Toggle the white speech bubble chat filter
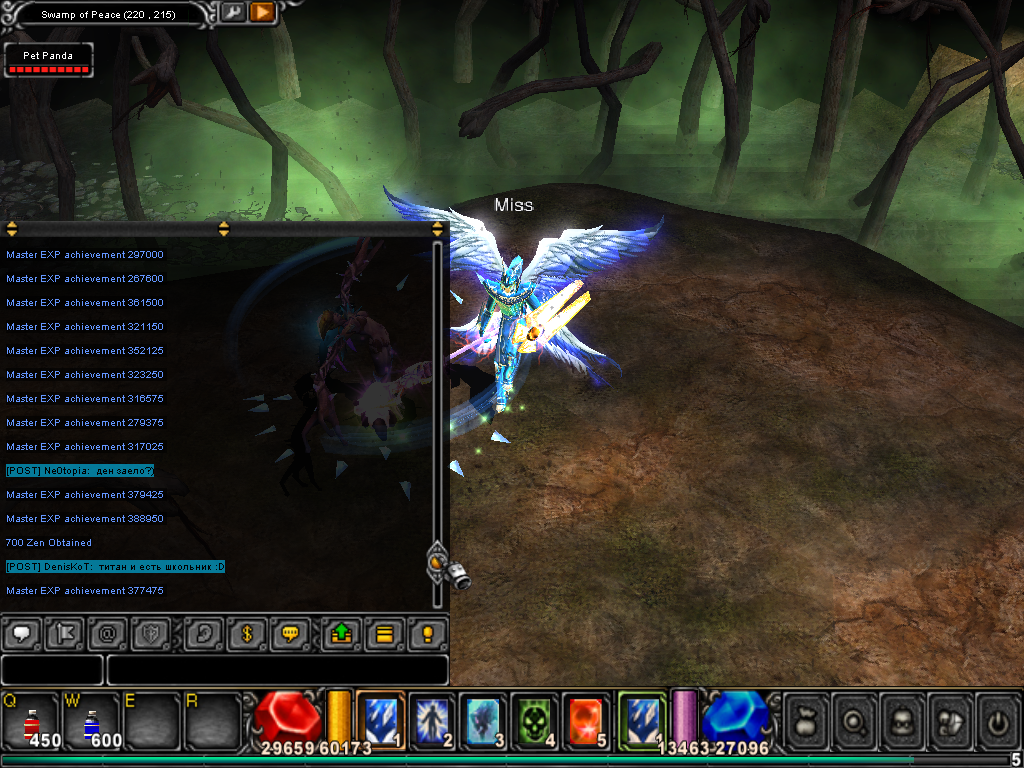1024x768 pixels. [x=23, y=633]
